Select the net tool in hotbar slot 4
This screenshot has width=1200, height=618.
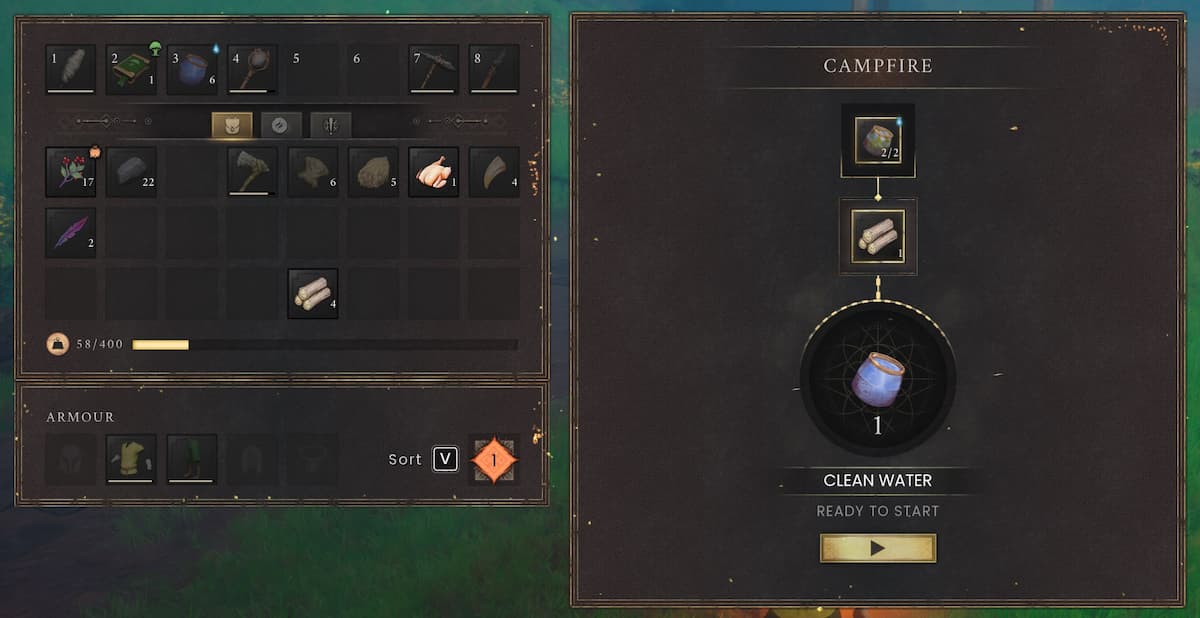click(x=252, y=69)
